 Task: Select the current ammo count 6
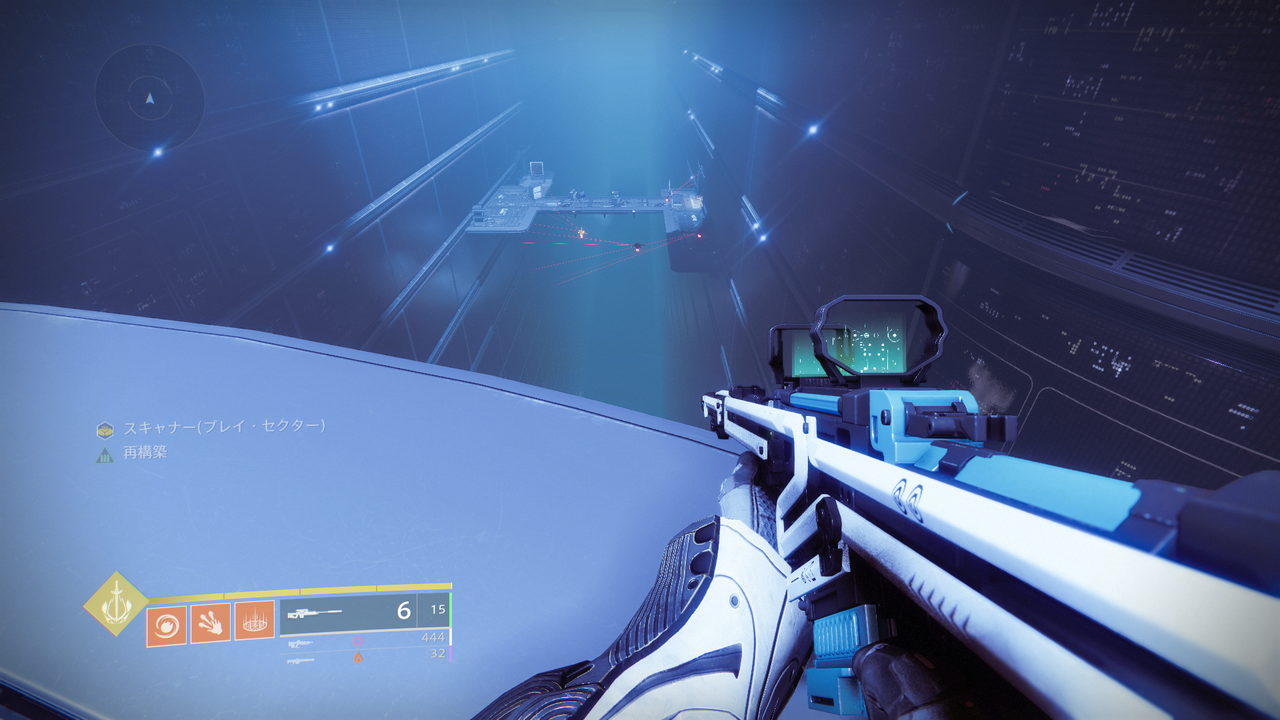pos(404,611)
